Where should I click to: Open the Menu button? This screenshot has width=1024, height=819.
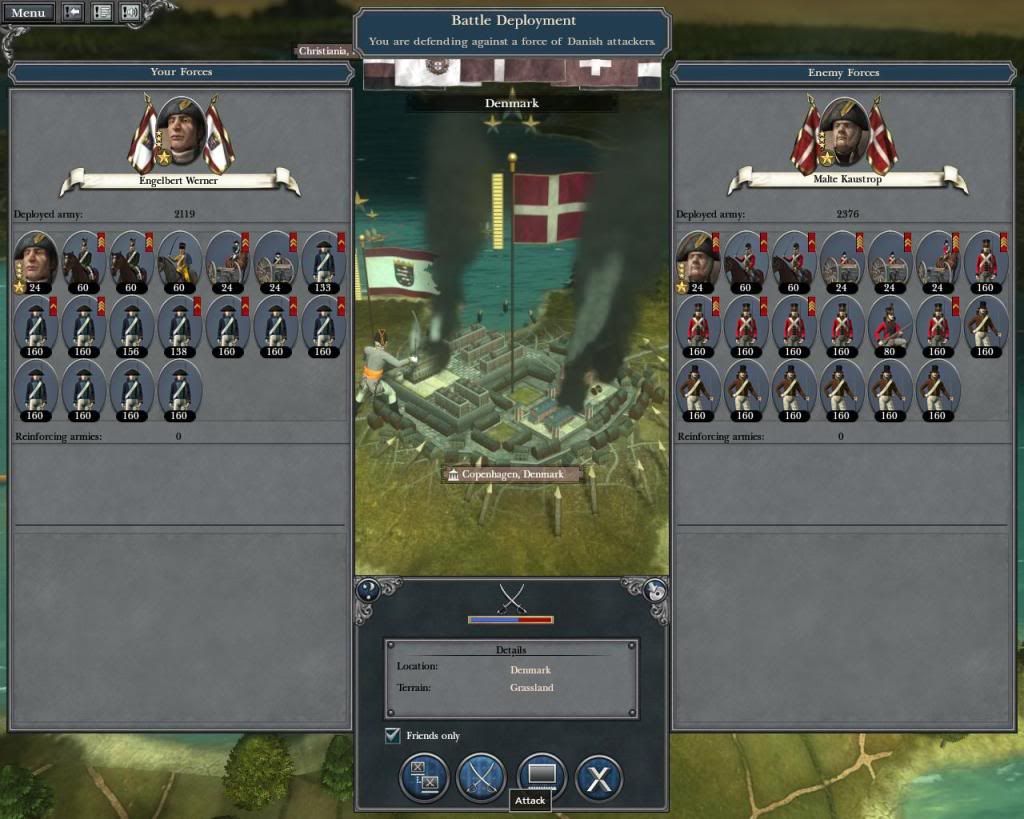[x=28, y=13]
